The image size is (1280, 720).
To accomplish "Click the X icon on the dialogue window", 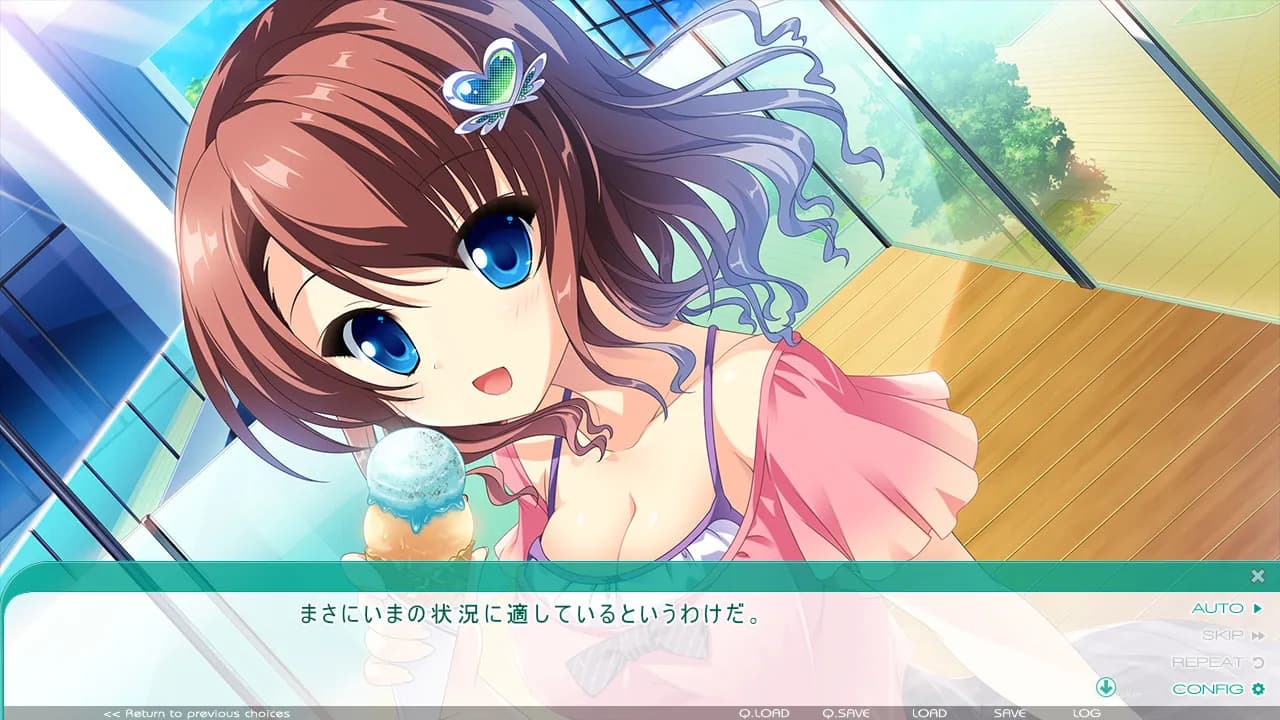I will (1255, 574).
